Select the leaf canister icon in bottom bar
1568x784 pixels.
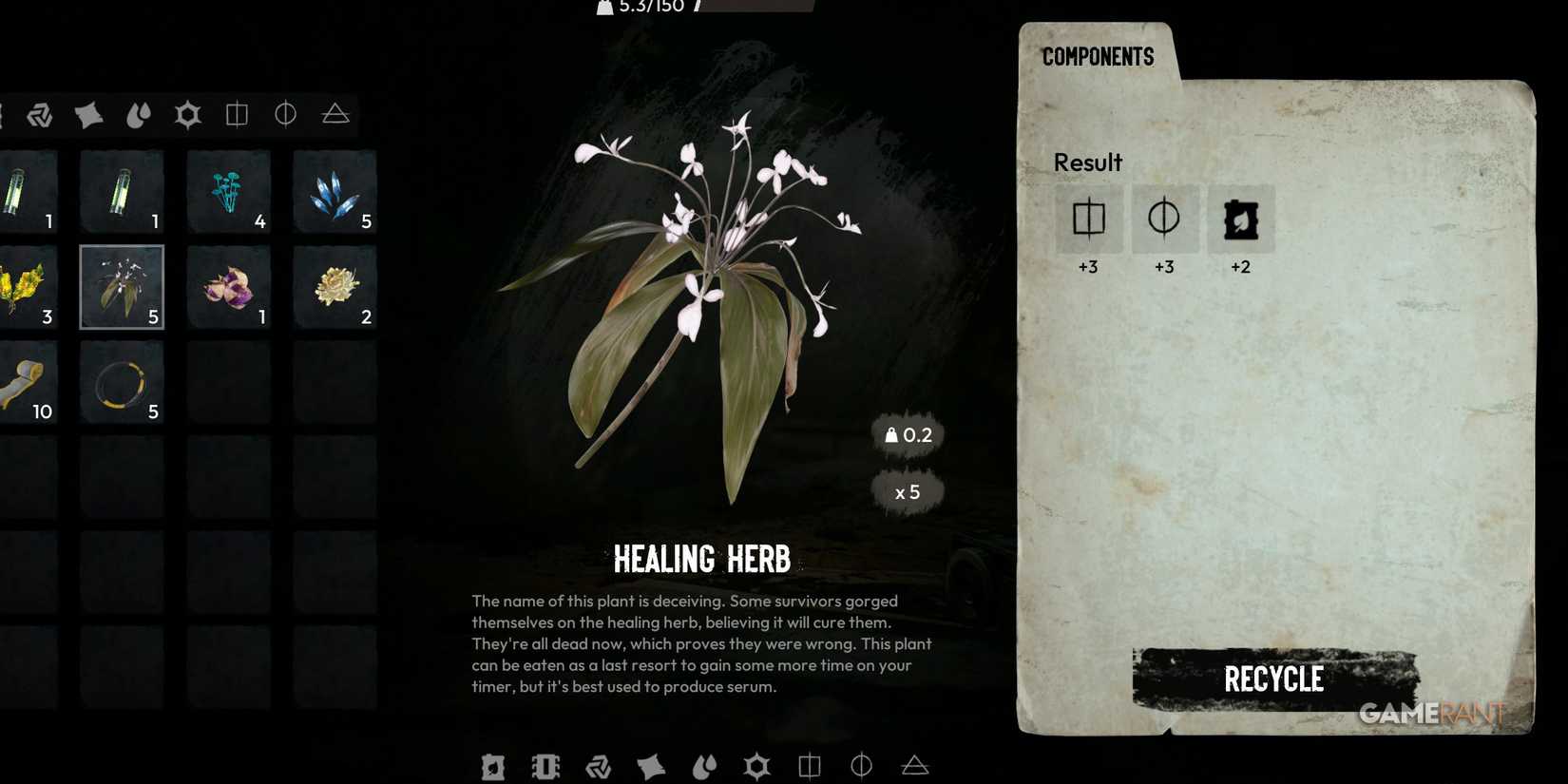click(x=493, y=765)
